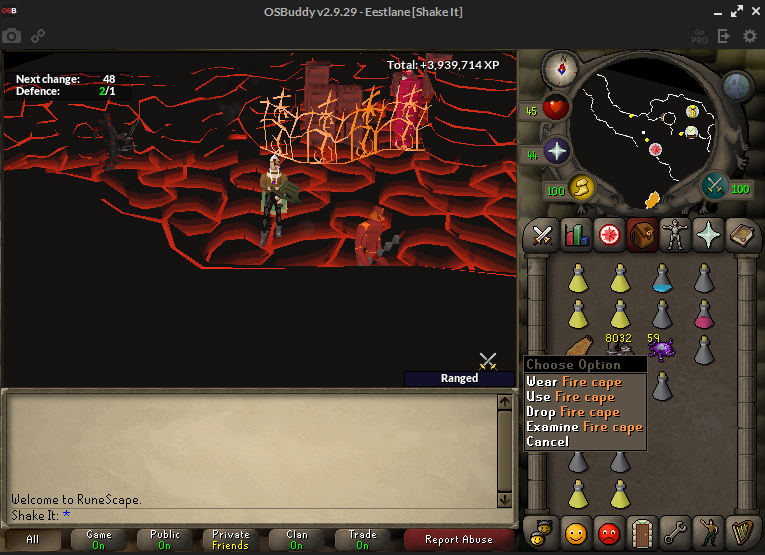This screenshot has width=765, height=555.
Task: Open the Prayer tab
Action: (707, 235)
